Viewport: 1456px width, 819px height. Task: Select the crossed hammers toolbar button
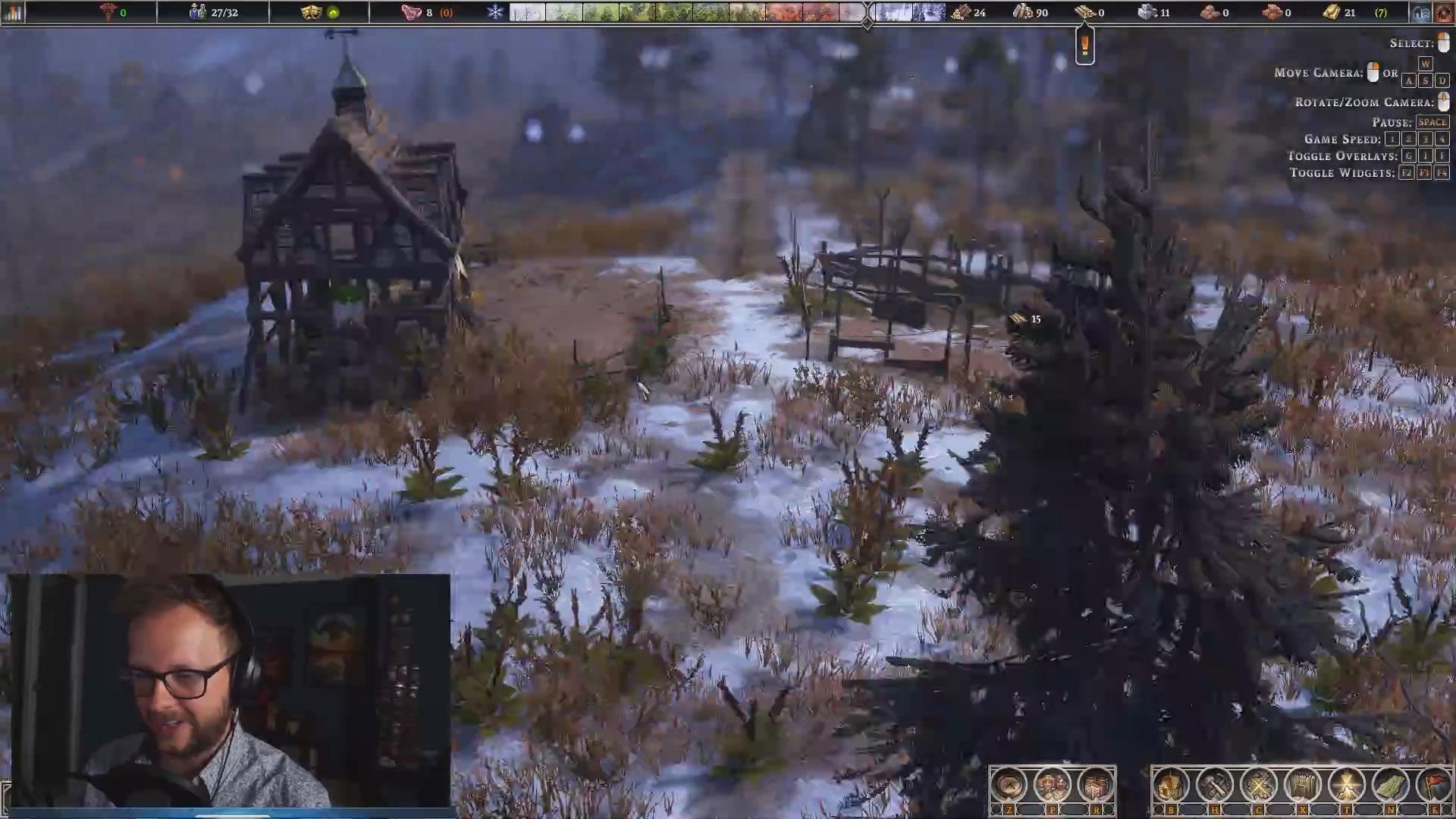pos(1214,785)
